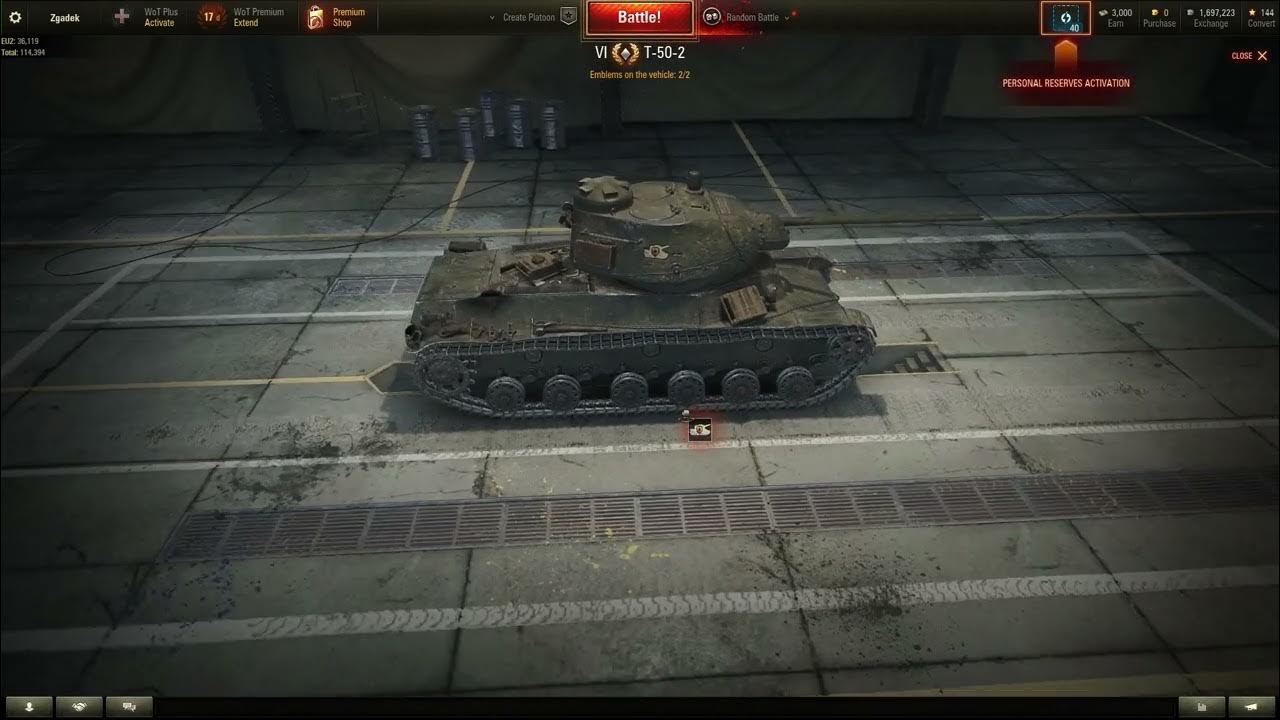The image size is (1280, 720).
Task: Open the game Settings gear
Action: 14,16
